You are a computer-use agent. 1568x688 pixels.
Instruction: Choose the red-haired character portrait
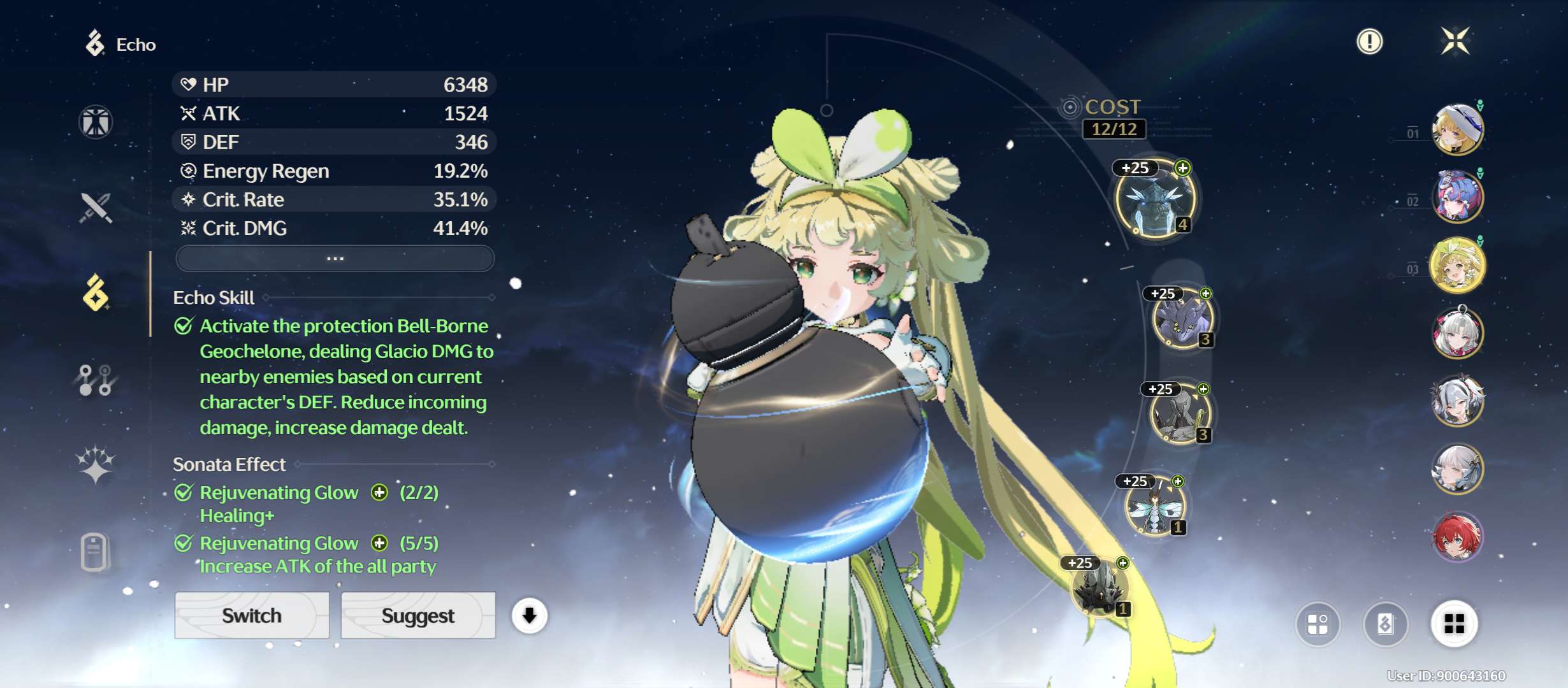pos(1457,537)
